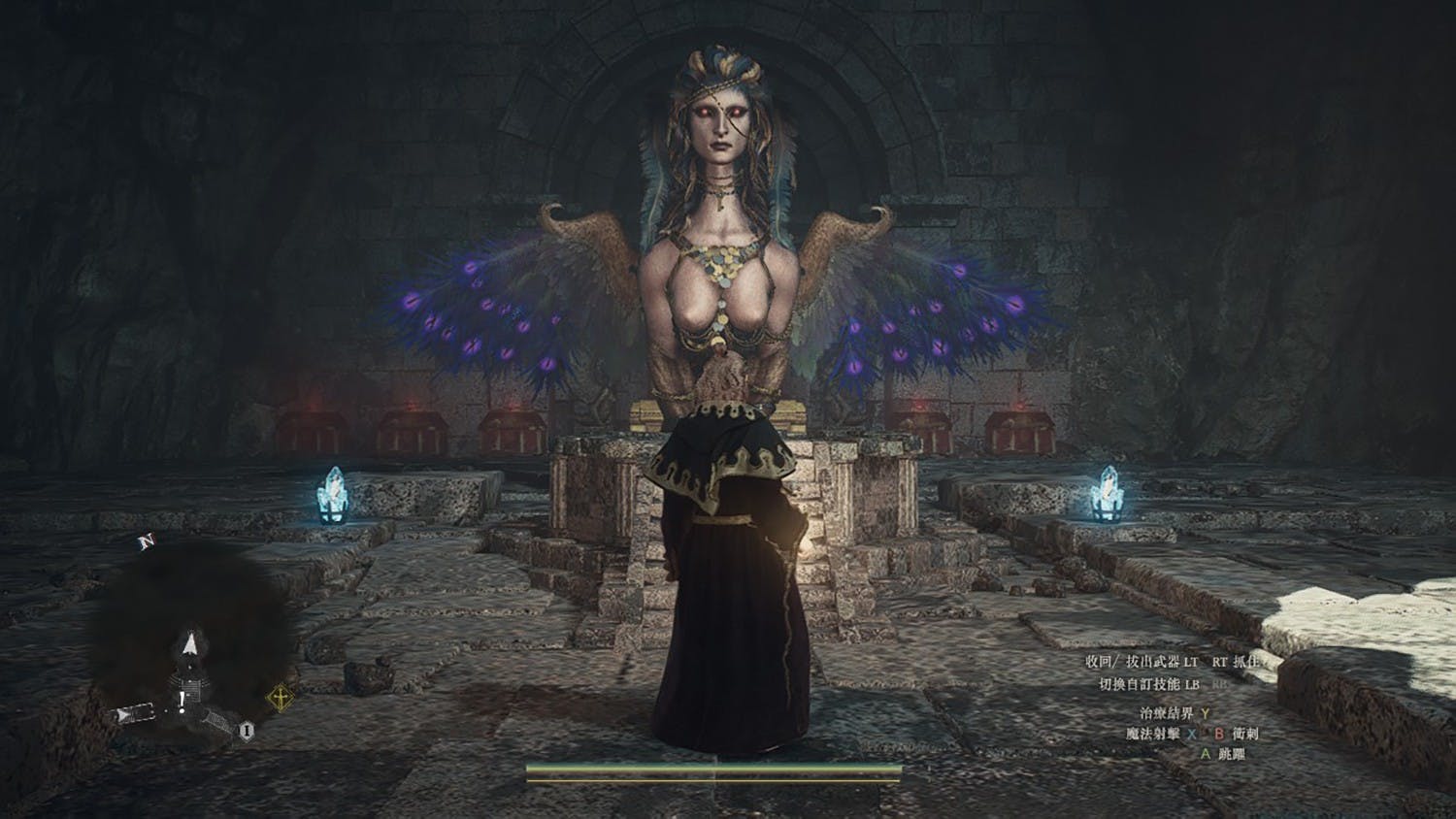Select the yellow cross diamond marker
The height and width of the screenshot is (819, 1456).
[x=280, y=697]
